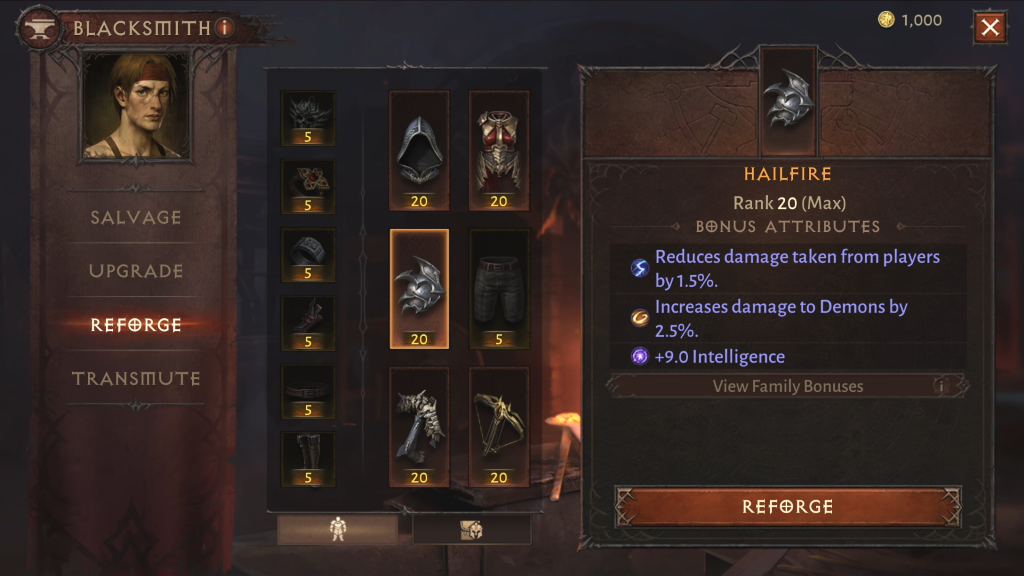1024x576 pixels.
Task: Open the family bonuses info icon
Action: (940, 386)
